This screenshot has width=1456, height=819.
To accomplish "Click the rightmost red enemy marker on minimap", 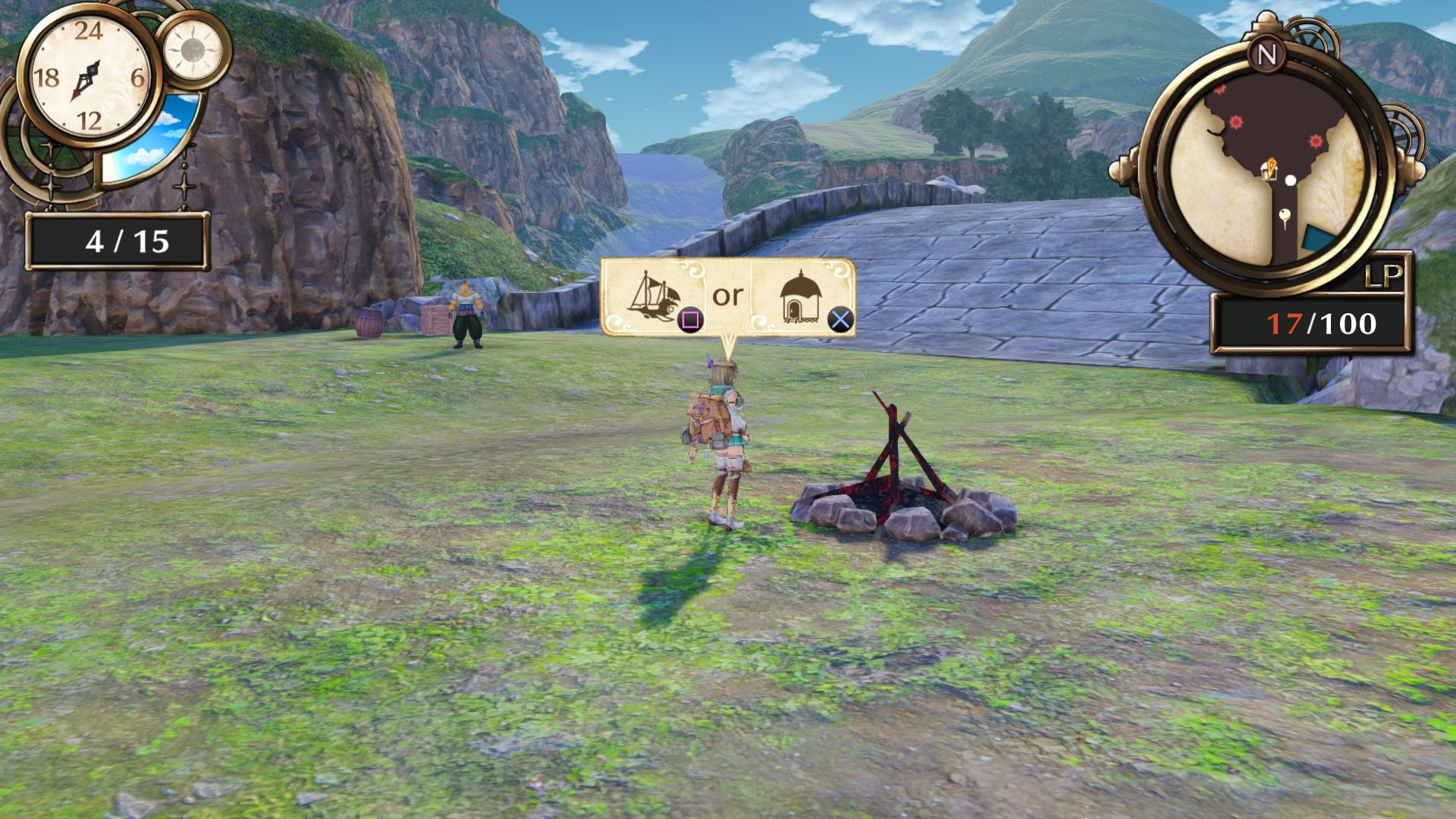I will 1315,140.
